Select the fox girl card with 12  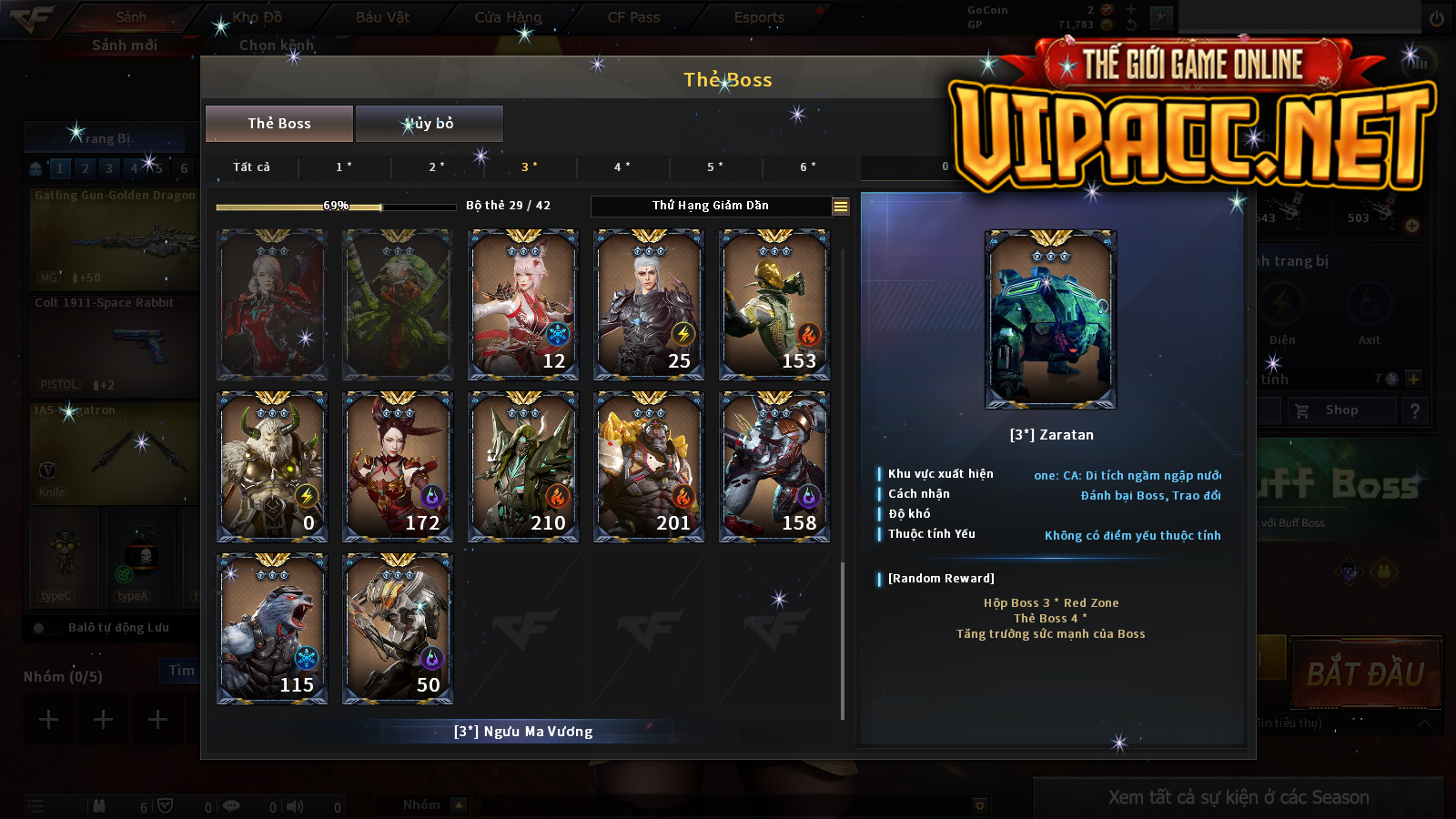(x=523, y=304)
